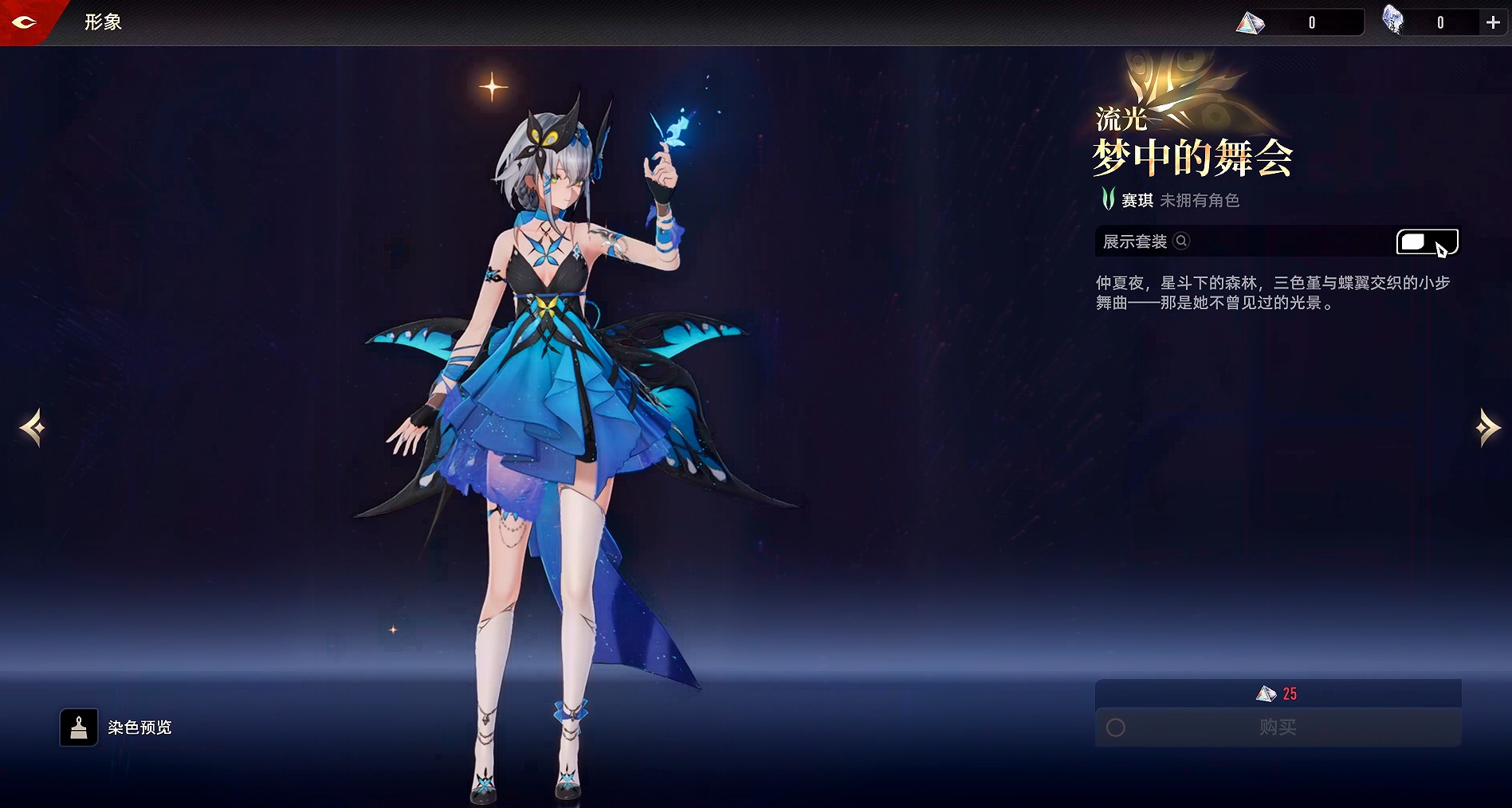This screenshot has height=808, width=1512.
Task: Click the 购买 purchase button
Action: [1278, 727]
